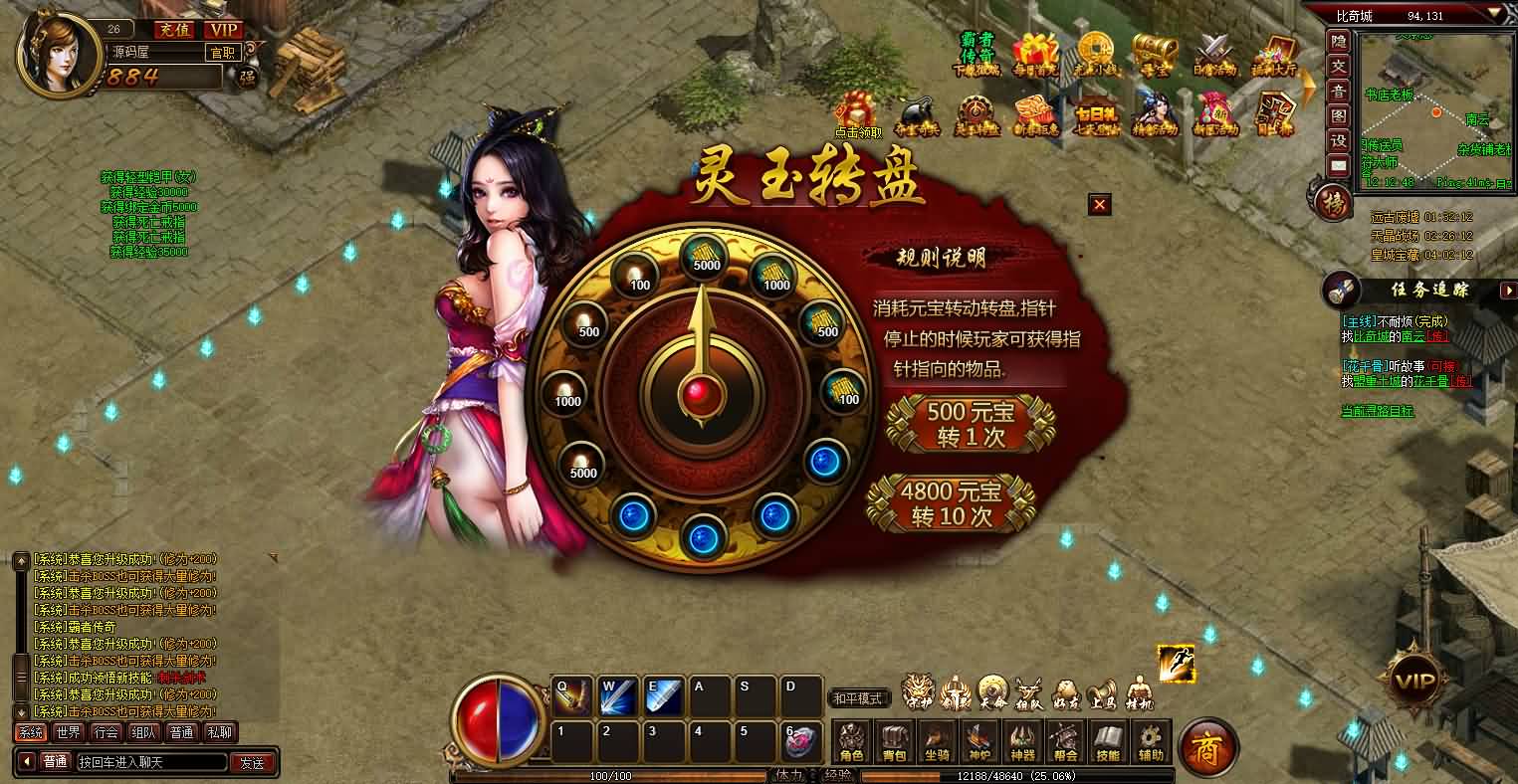Spin once for 500 元宝
The width and height of the screenshot is (1518, 784).
pyautogui.click(x=971, y=423)
